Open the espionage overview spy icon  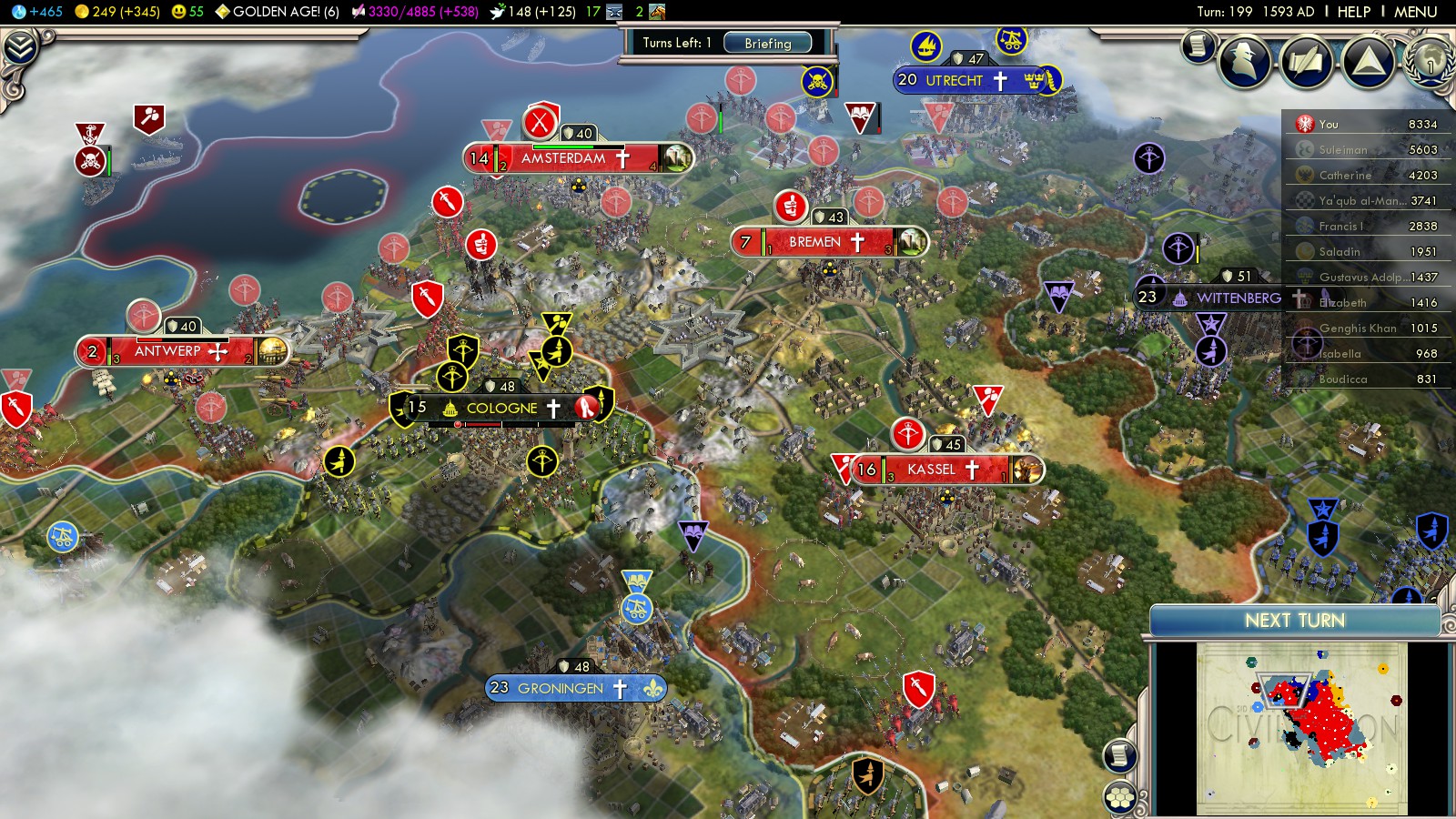[1244, 61]
